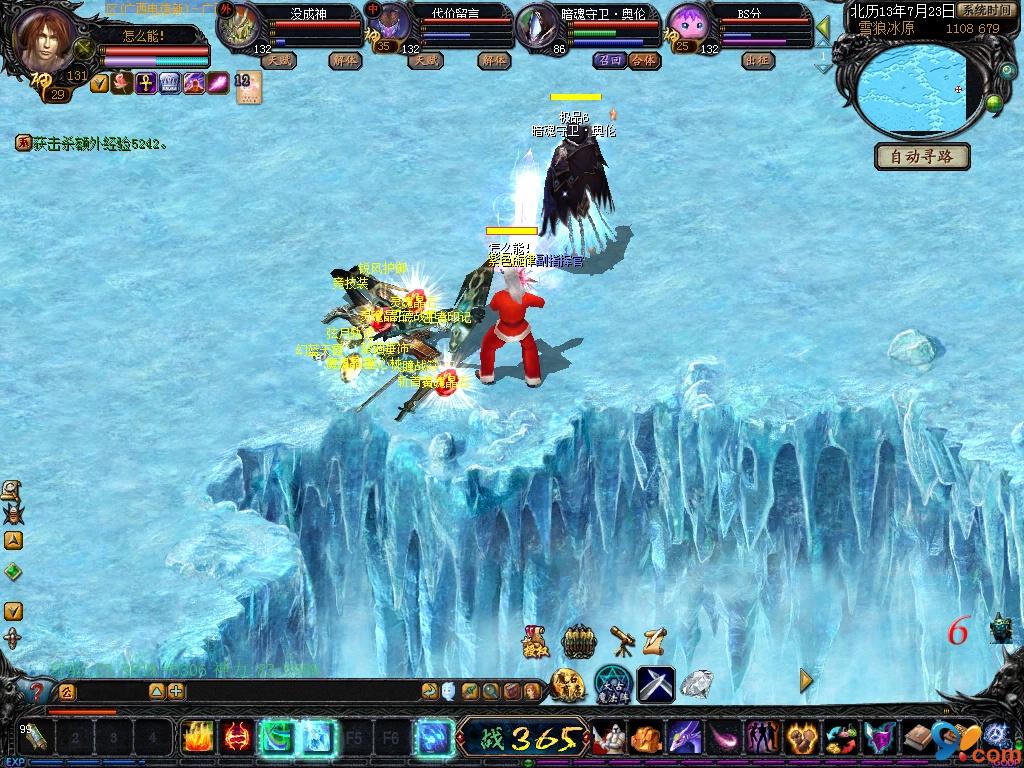Click the 出征 deploy button
The height and width of the screenshot is (768, 1024).
point(757,60)
